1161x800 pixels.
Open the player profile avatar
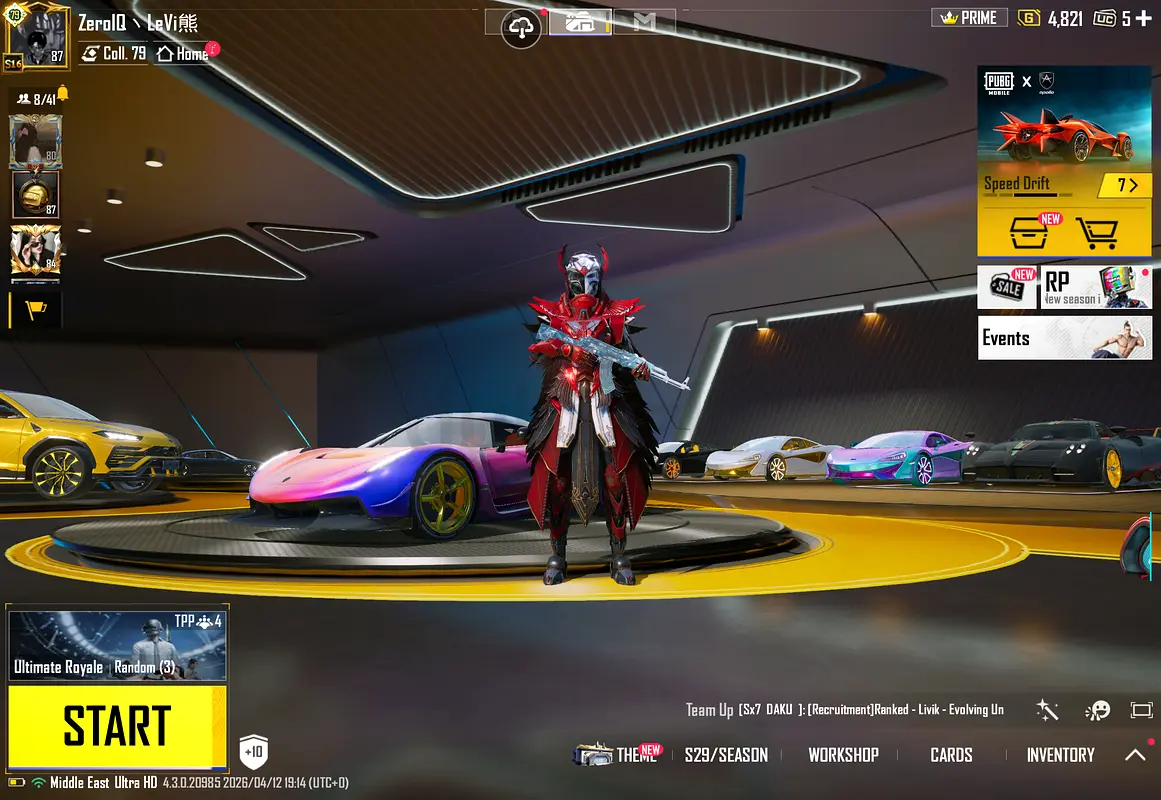click(37, 36)
